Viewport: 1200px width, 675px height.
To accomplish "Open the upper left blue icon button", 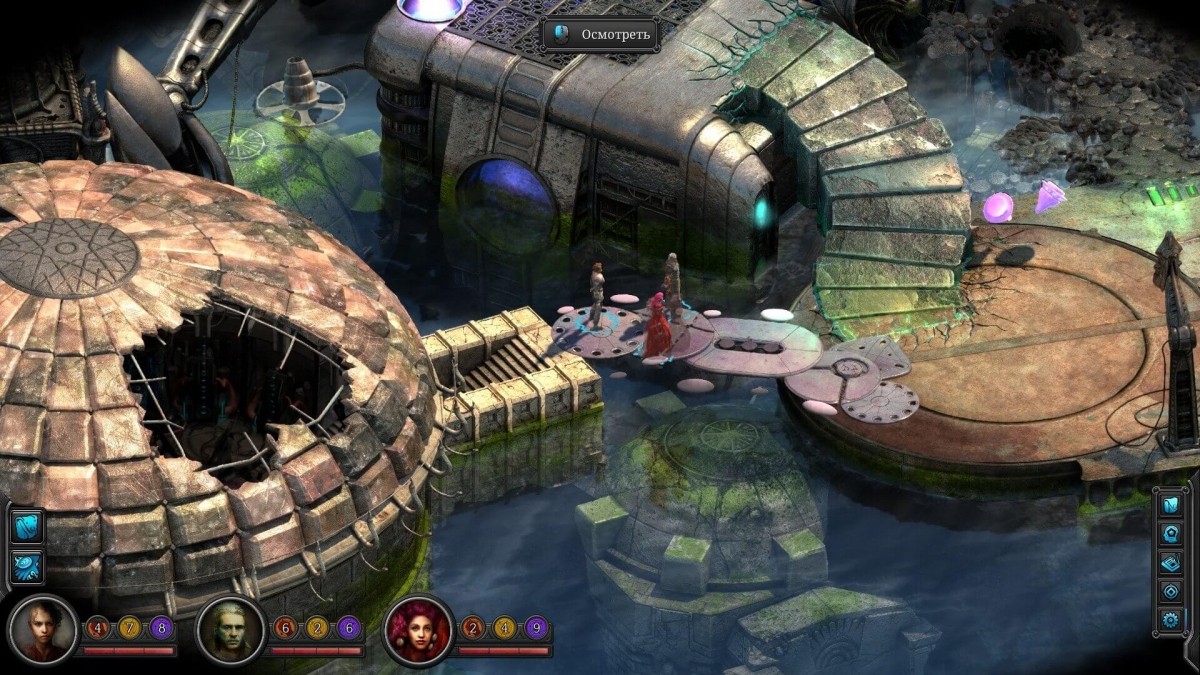I will (27, 525).
